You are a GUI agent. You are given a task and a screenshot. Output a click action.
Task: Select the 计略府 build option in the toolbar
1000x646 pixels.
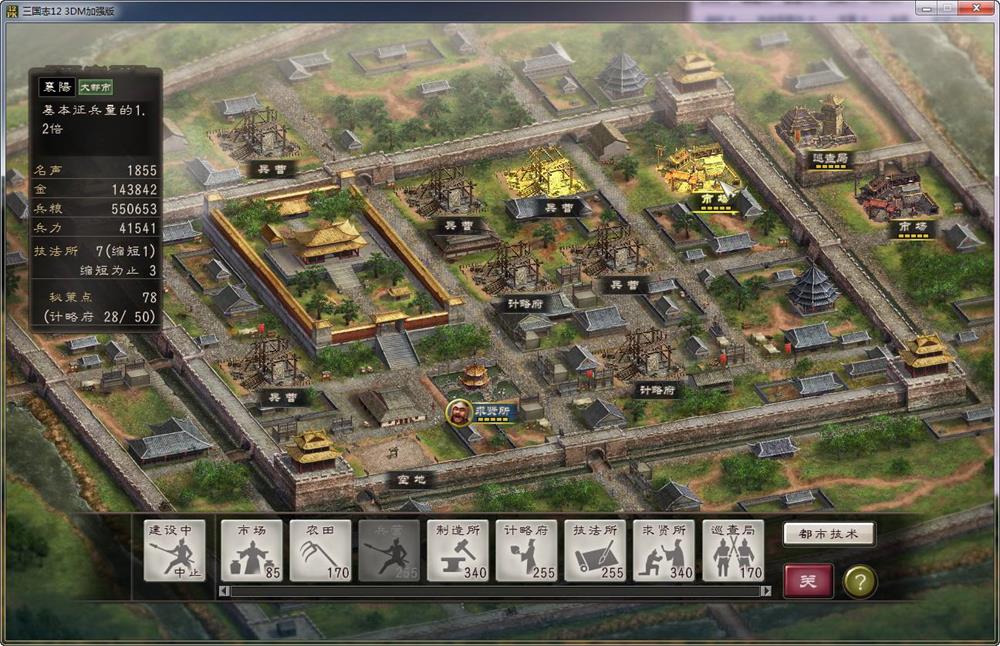coord(526,550)
